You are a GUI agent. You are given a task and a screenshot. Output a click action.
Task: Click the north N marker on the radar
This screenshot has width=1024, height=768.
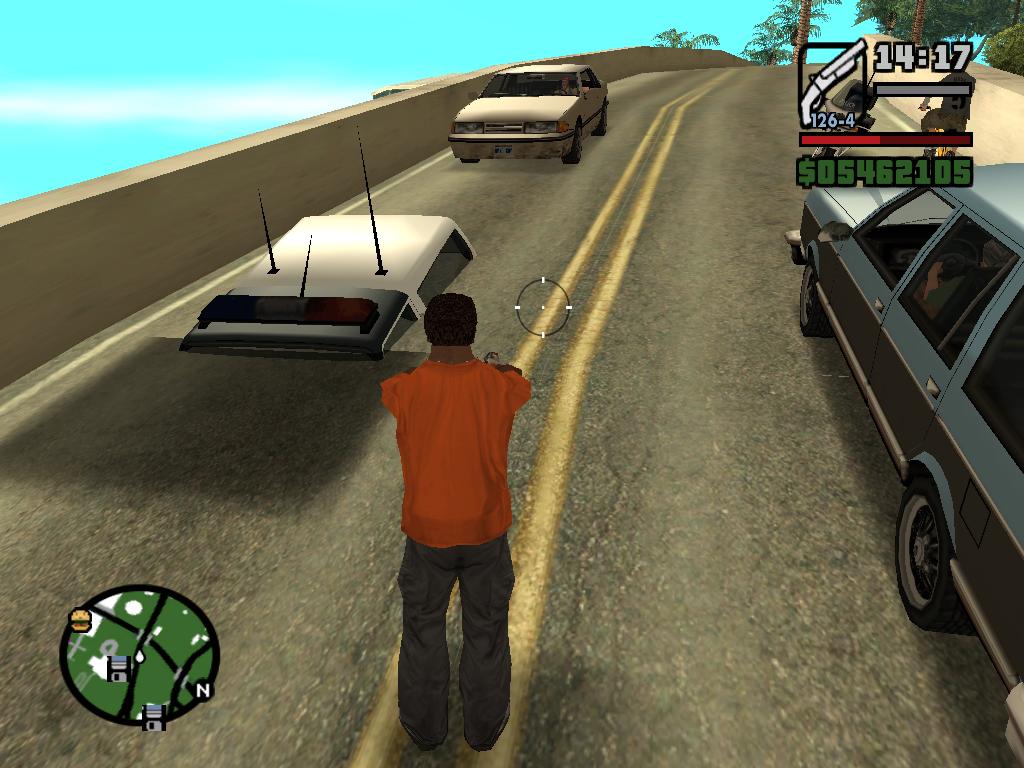pyautogui.click(x=202, y=689)
